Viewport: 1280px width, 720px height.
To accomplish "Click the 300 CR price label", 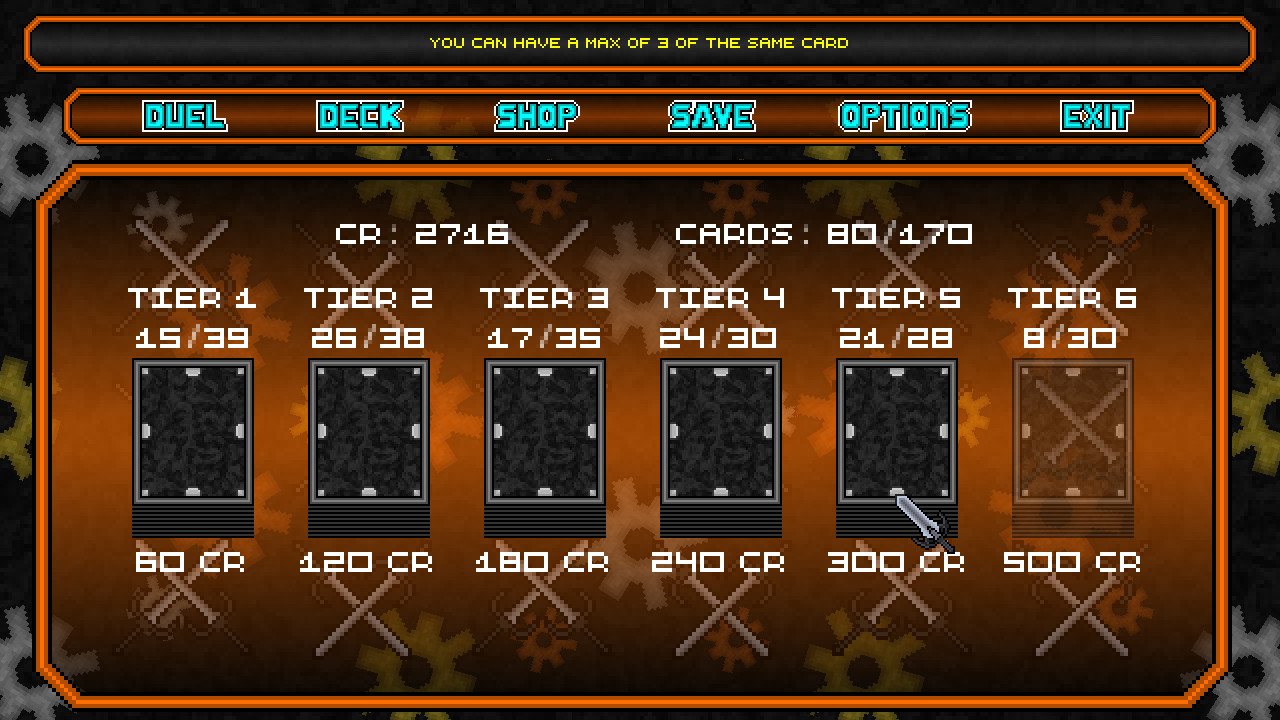I will click(x=896, y=562).
